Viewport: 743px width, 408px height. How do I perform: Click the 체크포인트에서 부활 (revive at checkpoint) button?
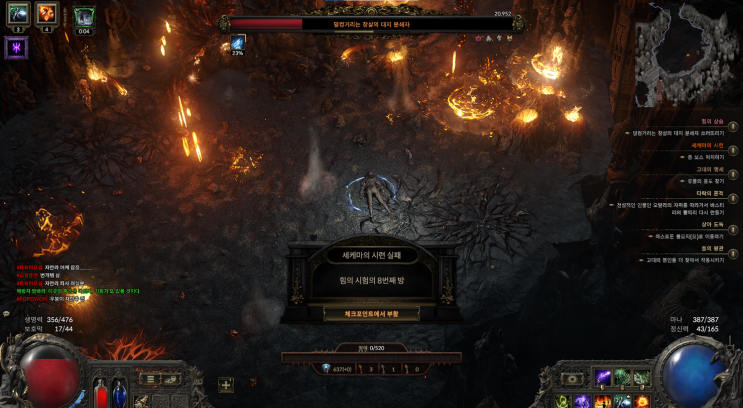(371, 313)
